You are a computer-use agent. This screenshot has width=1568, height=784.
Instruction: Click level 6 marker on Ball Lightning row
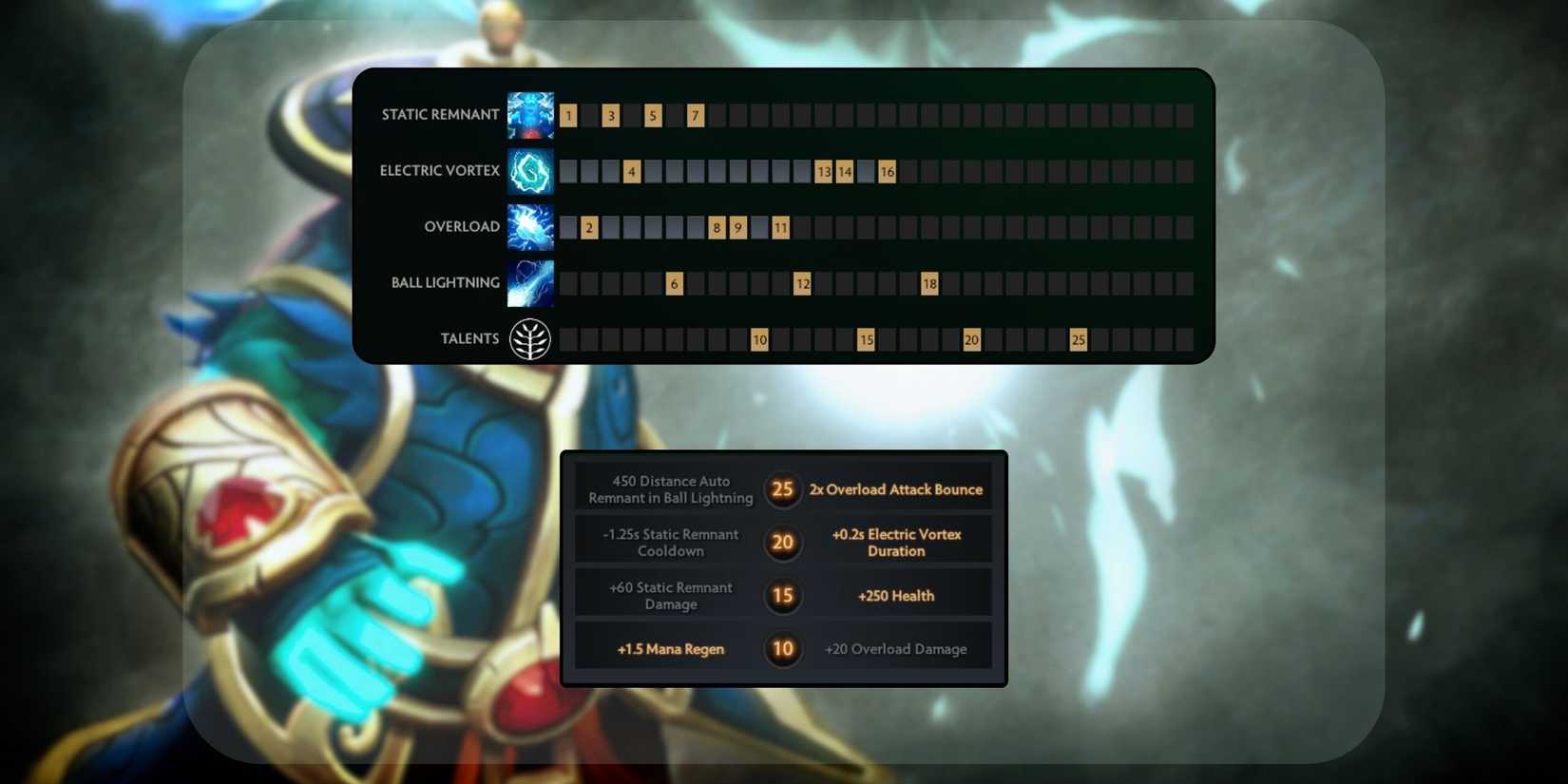pyautogui.click(x=674, y=282)
